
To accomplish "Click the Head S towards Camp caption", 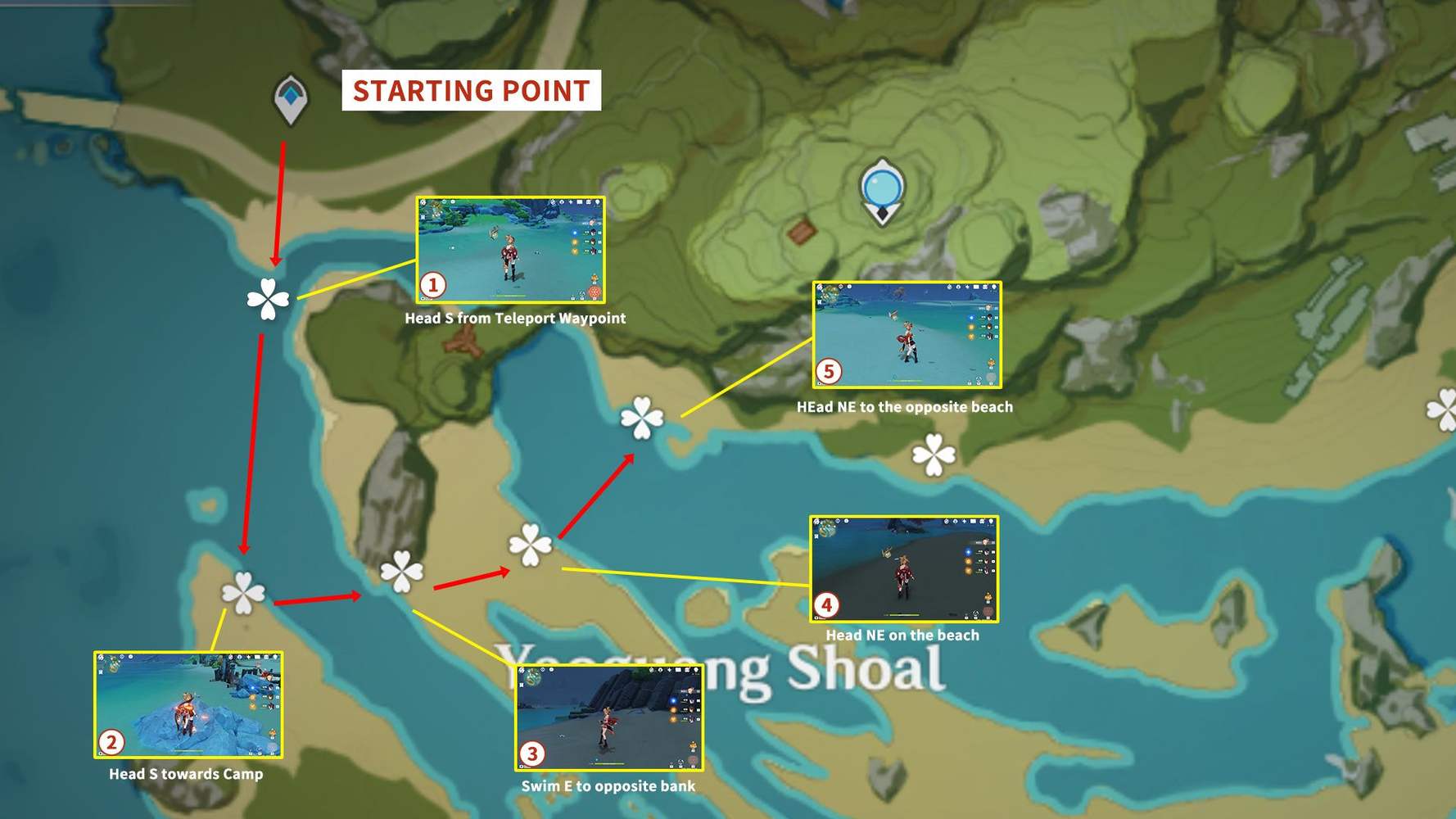I will pyautogui.click(x=186, y=774).
